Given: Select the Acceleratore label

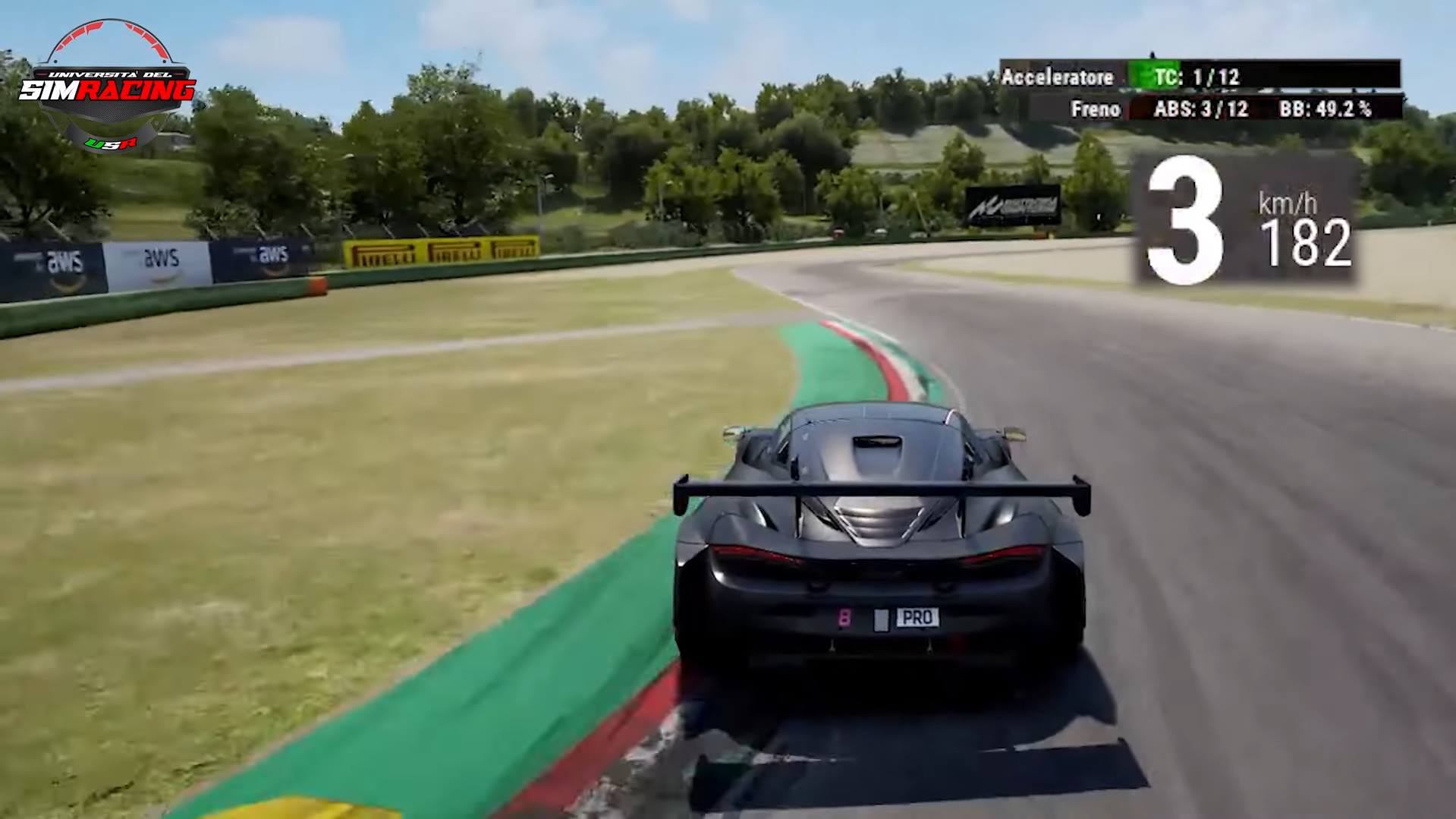Looking at the screenshot, I should 1058,77.
